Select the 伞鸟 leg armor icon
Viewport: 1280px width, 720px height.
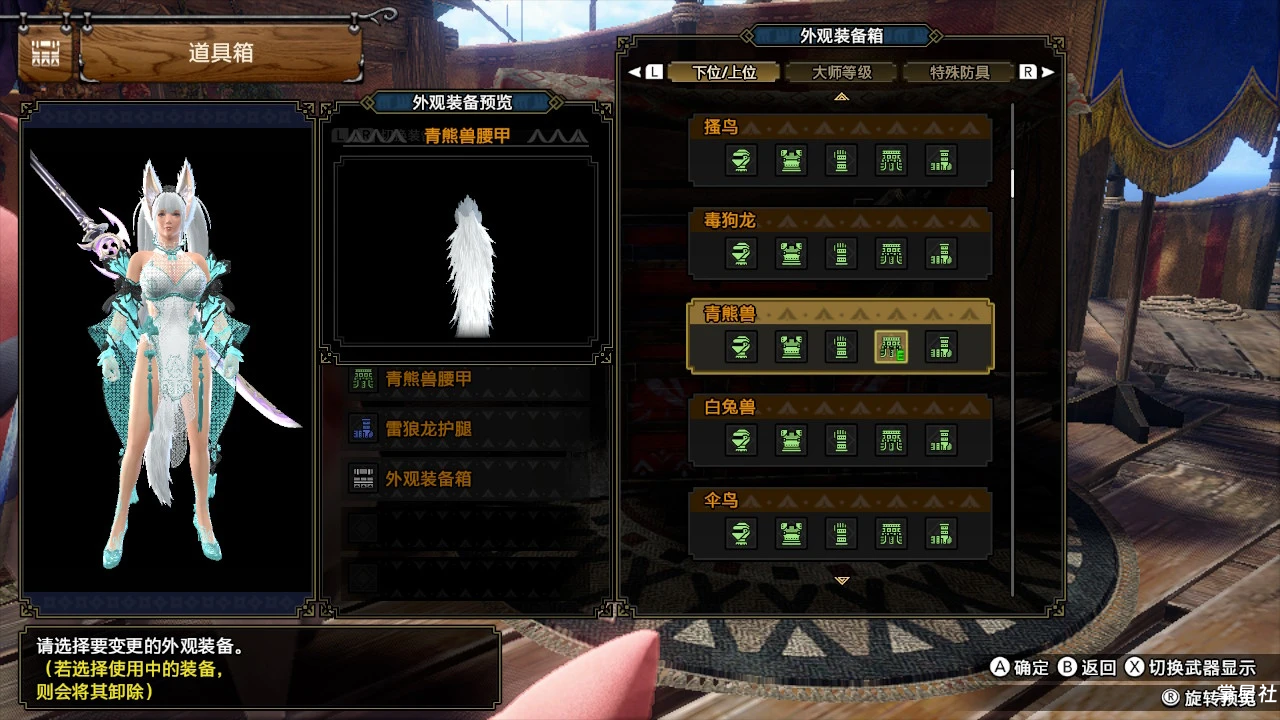941,533
